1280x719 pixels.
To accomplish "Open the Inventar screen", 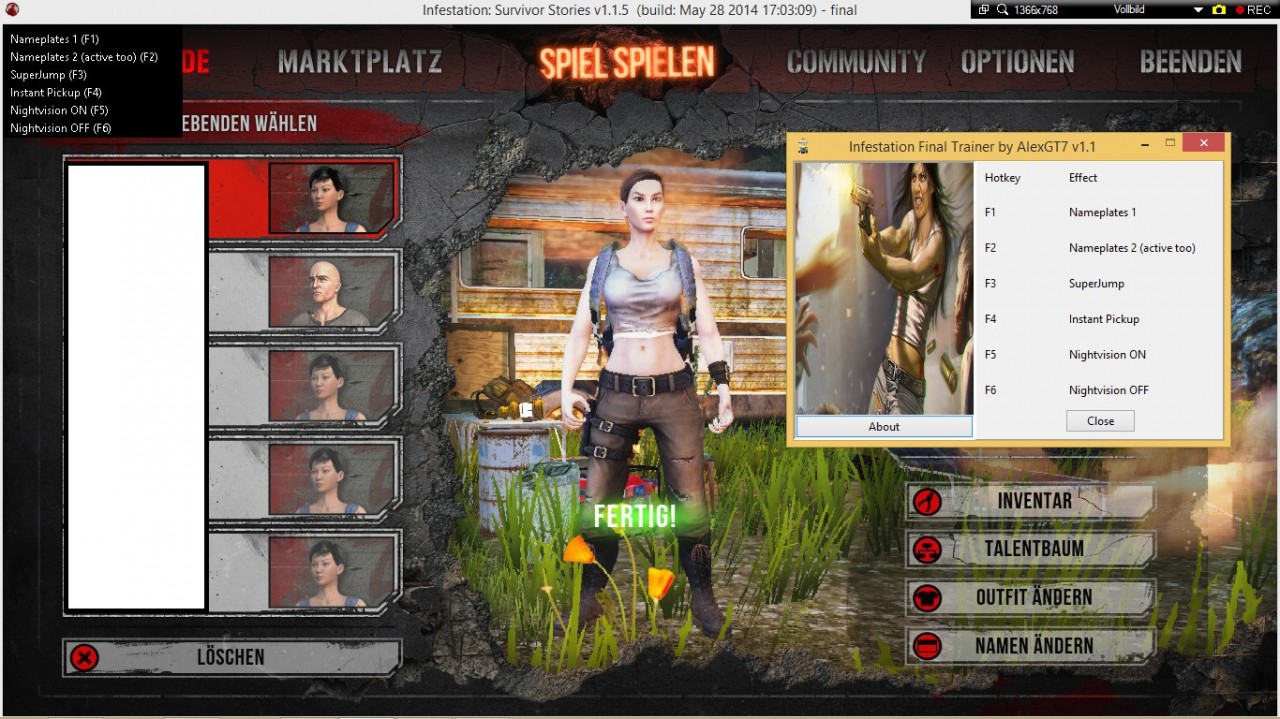I will [1031, 501].
